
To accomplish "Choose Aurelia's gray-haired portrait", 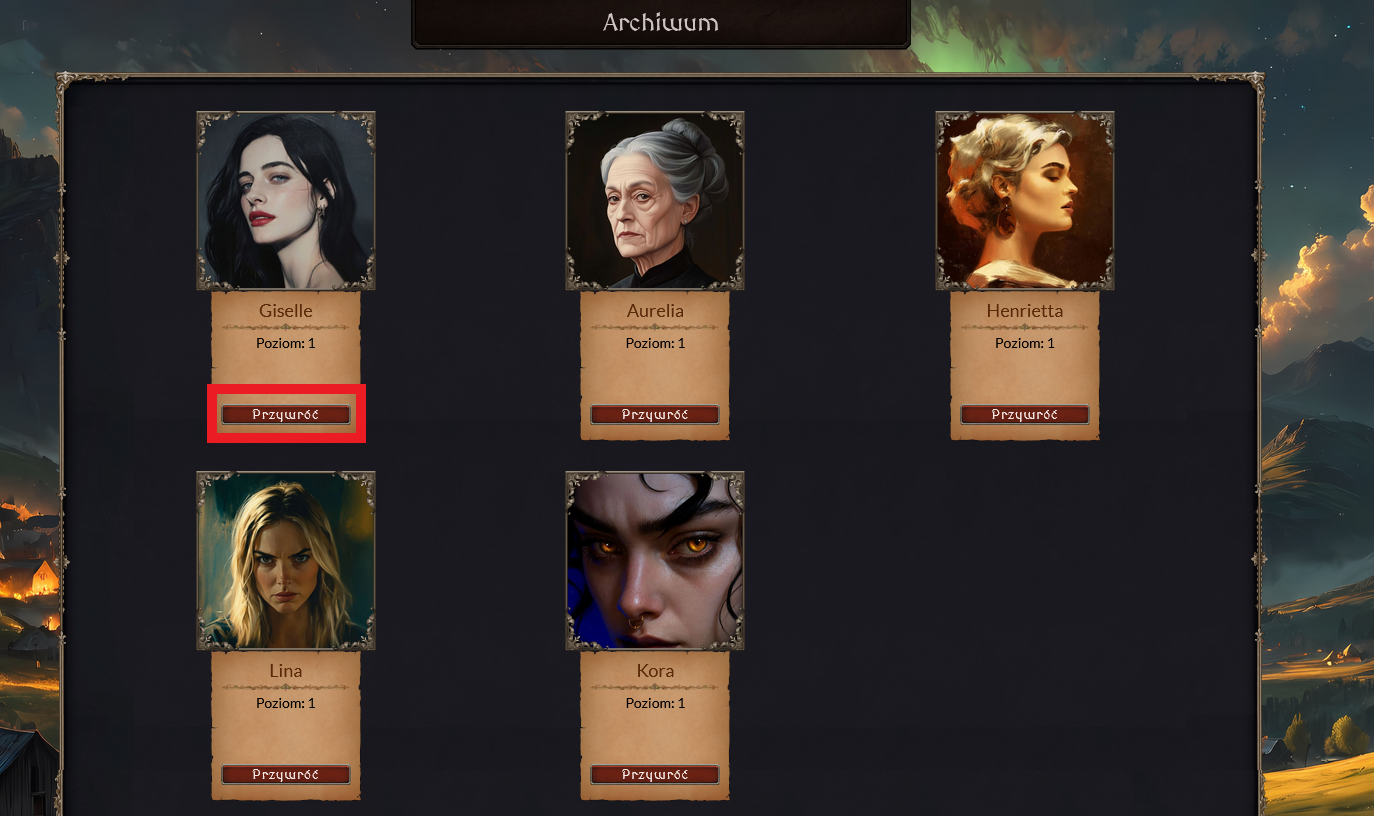I will click(655, 201).
